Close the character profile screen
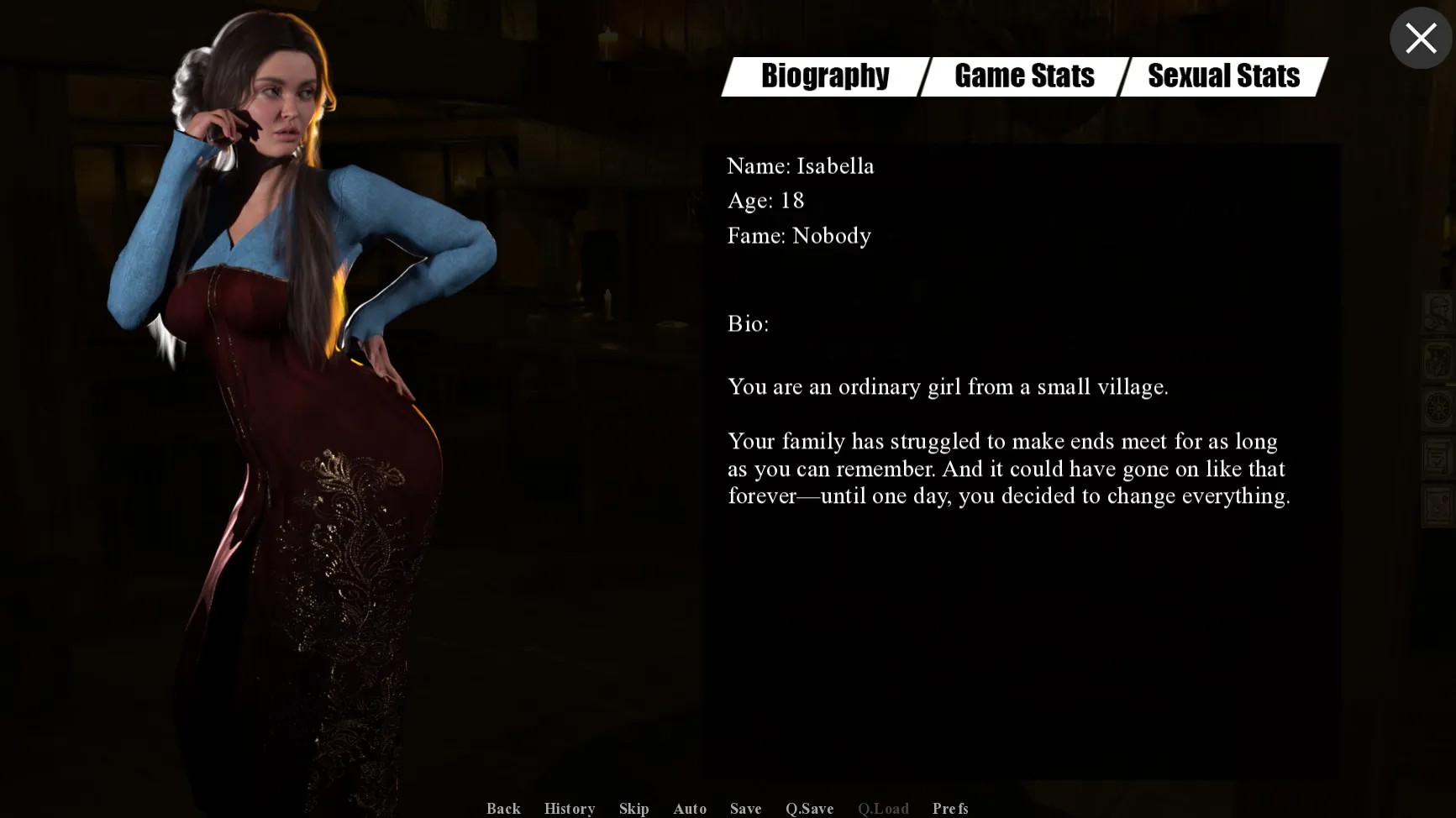 point(1420,39)
